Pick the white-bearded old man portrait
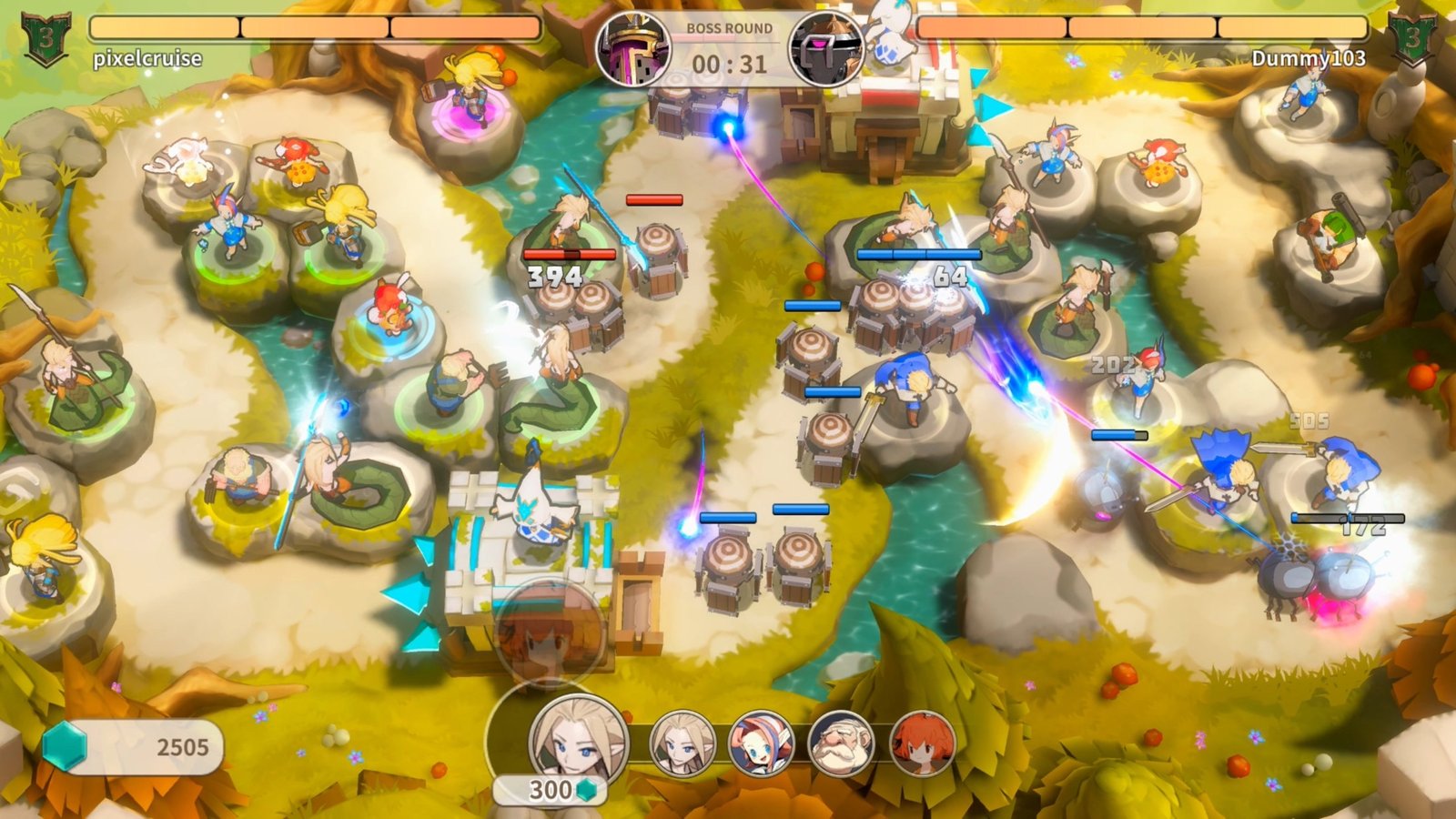1456x819 pixels. (841, 743)
